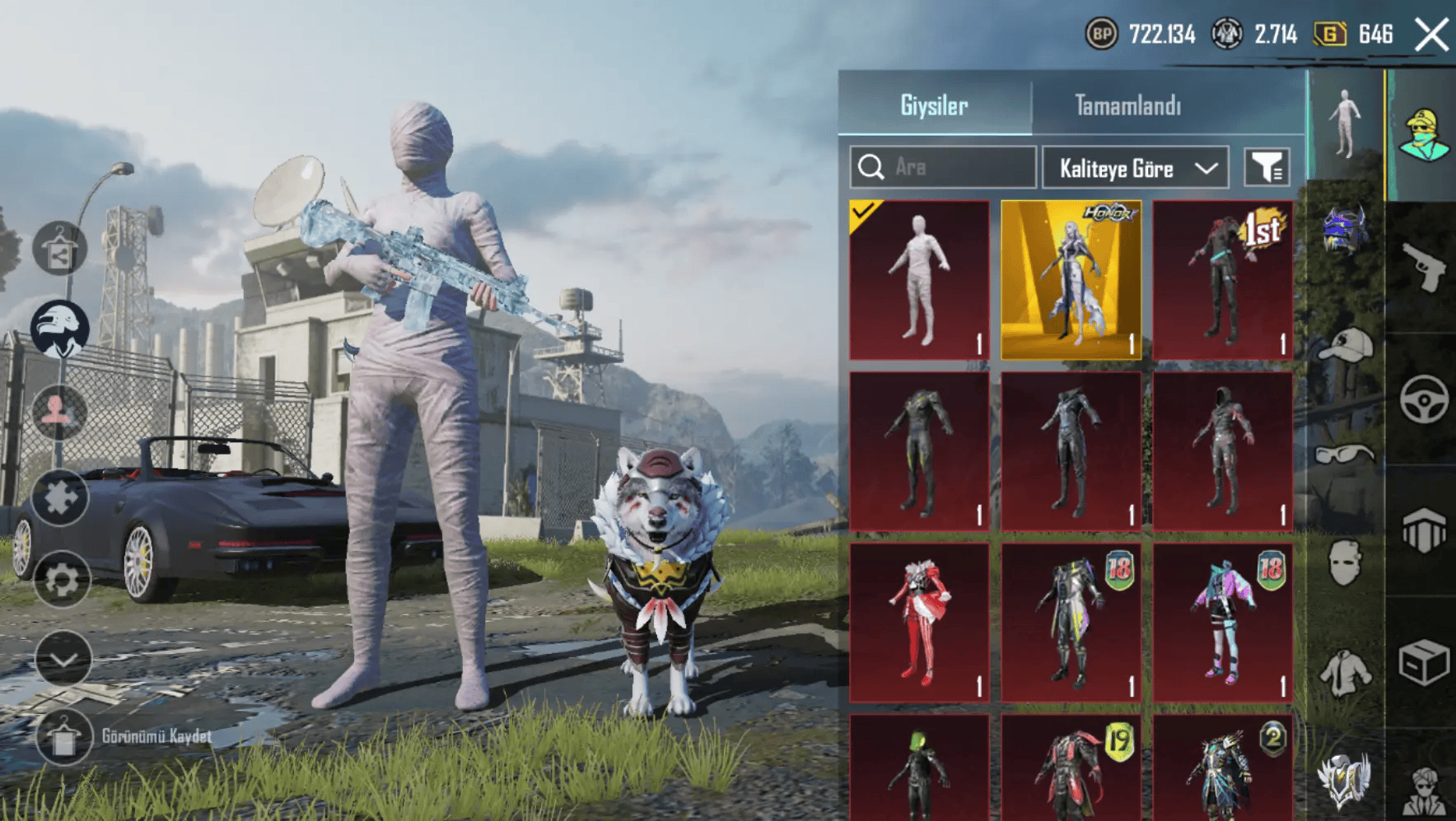Select the red and white clown outfit
The width and height of the screenshot is (1456, 821).
click(x=919, y=623)
